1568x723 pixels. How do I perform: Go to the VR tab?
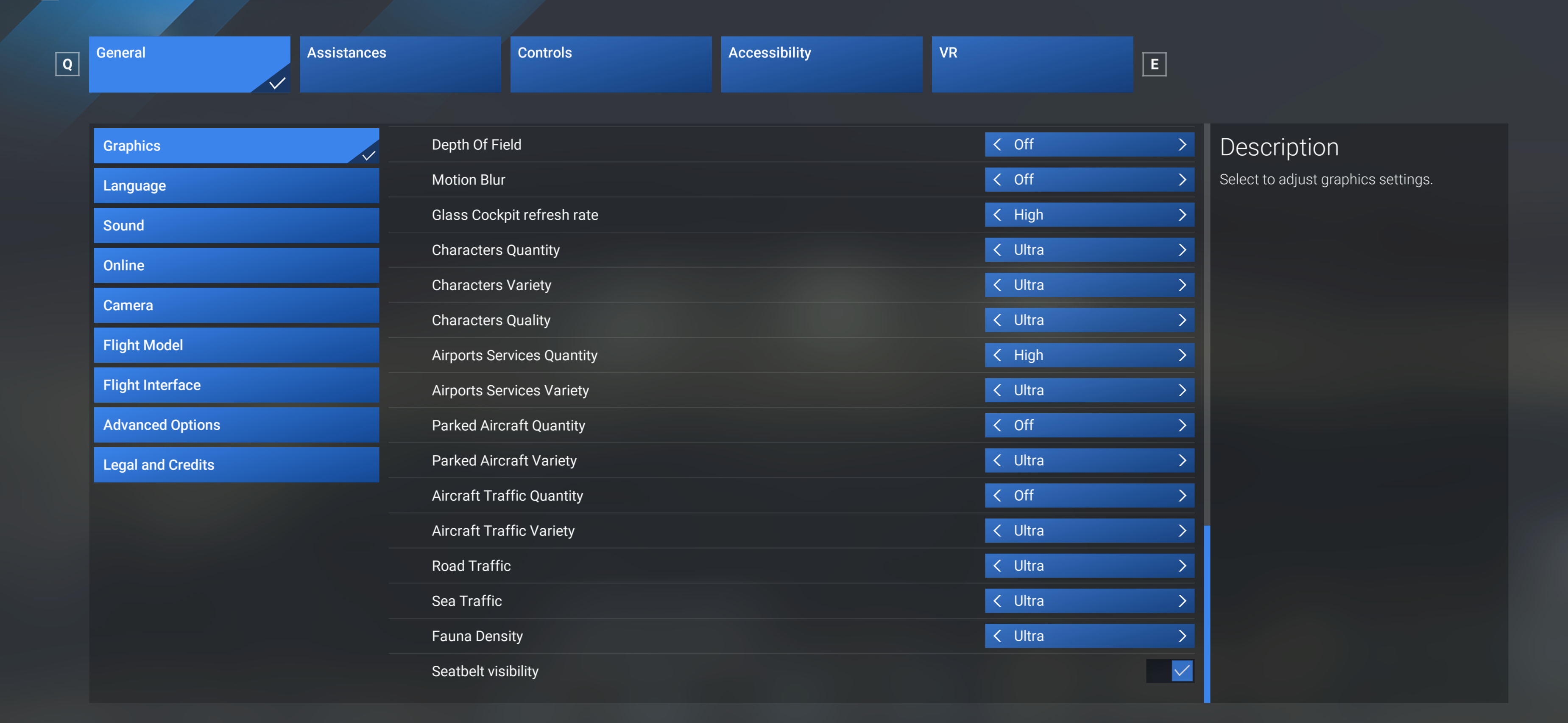pyautogui.click(x=1031, y=64)
